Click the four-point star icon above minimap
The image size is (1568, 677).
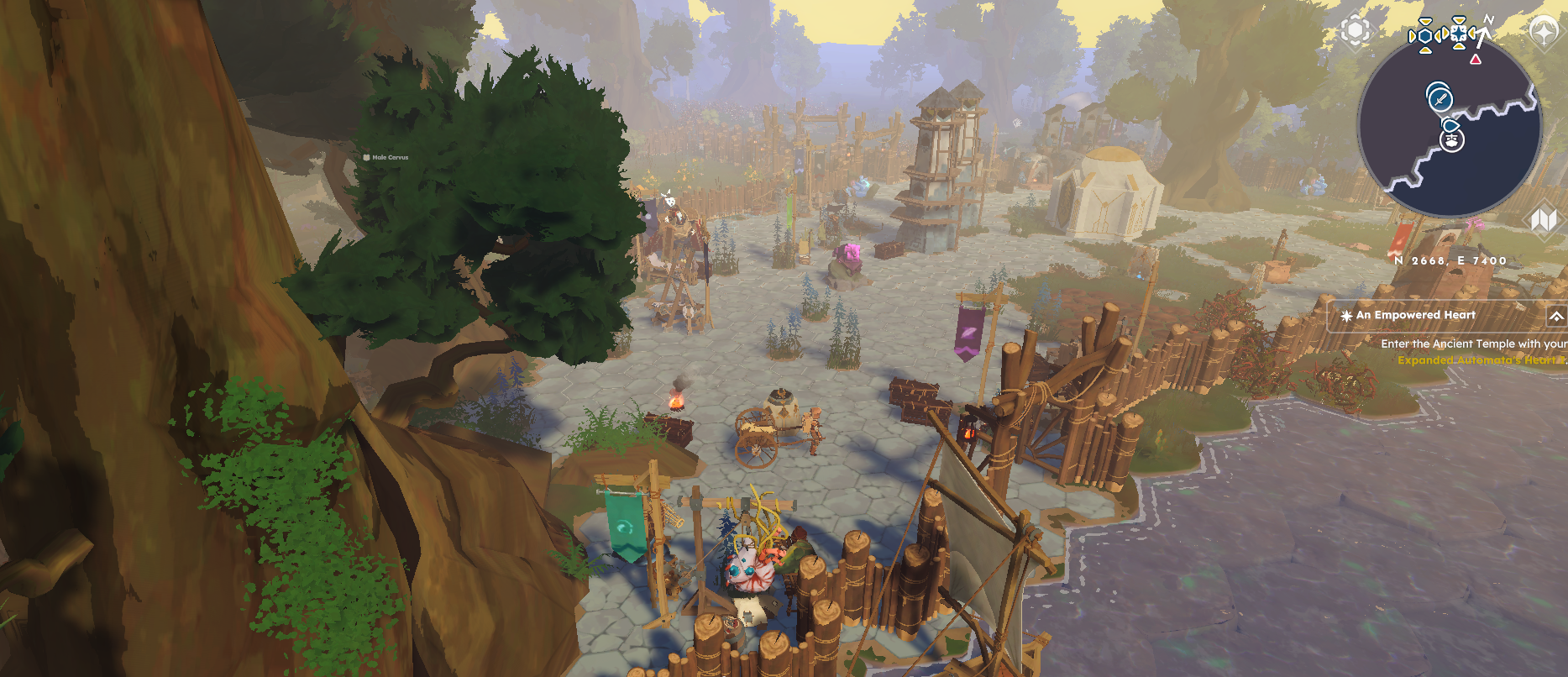pos(1544,31)
